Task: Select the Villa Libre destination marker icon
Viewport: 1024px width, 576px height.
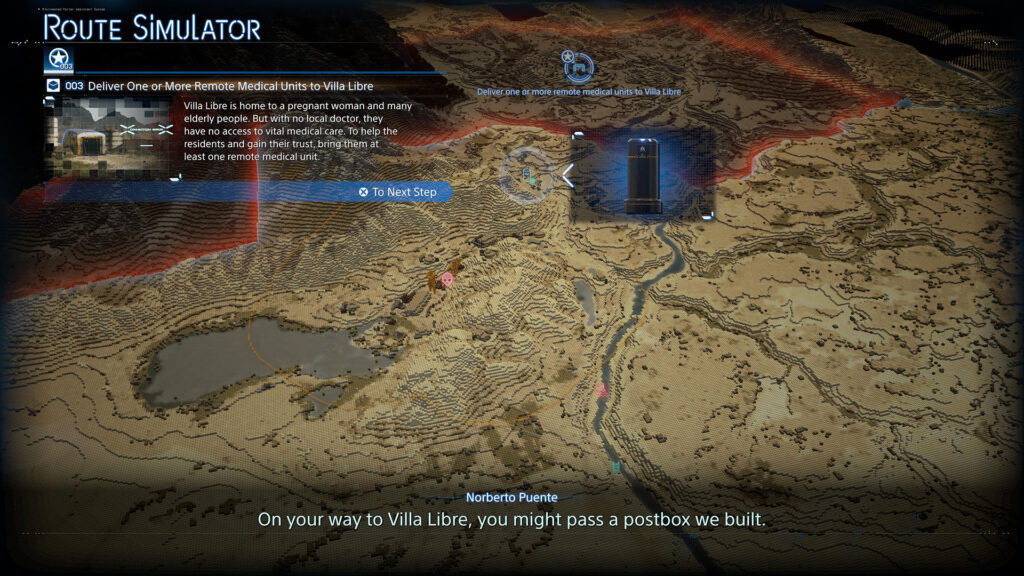Action: (x=579, y=67)
